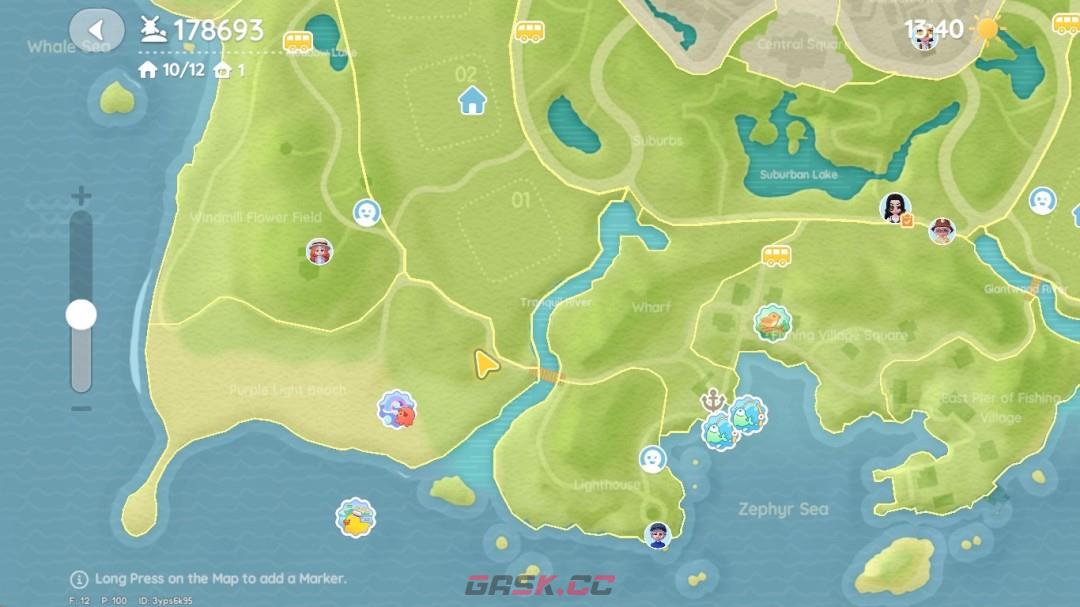Select the dark-haired woman NPC portrait
The image size is (1080, 607).
[x=894, y=208]
